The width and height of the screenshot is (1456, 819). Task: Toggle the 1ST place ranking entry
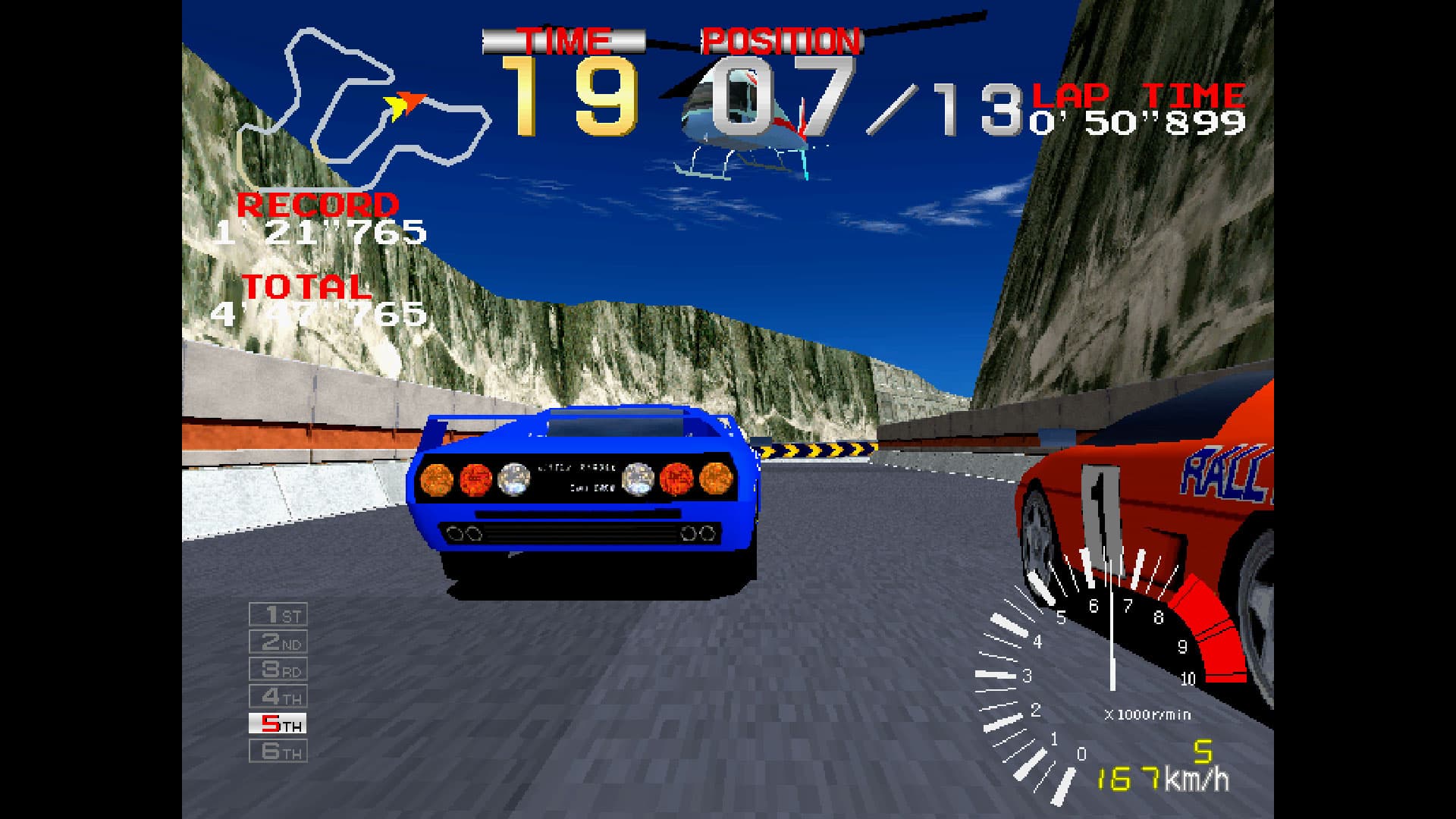pyautogui.click(x=278, y=614)
